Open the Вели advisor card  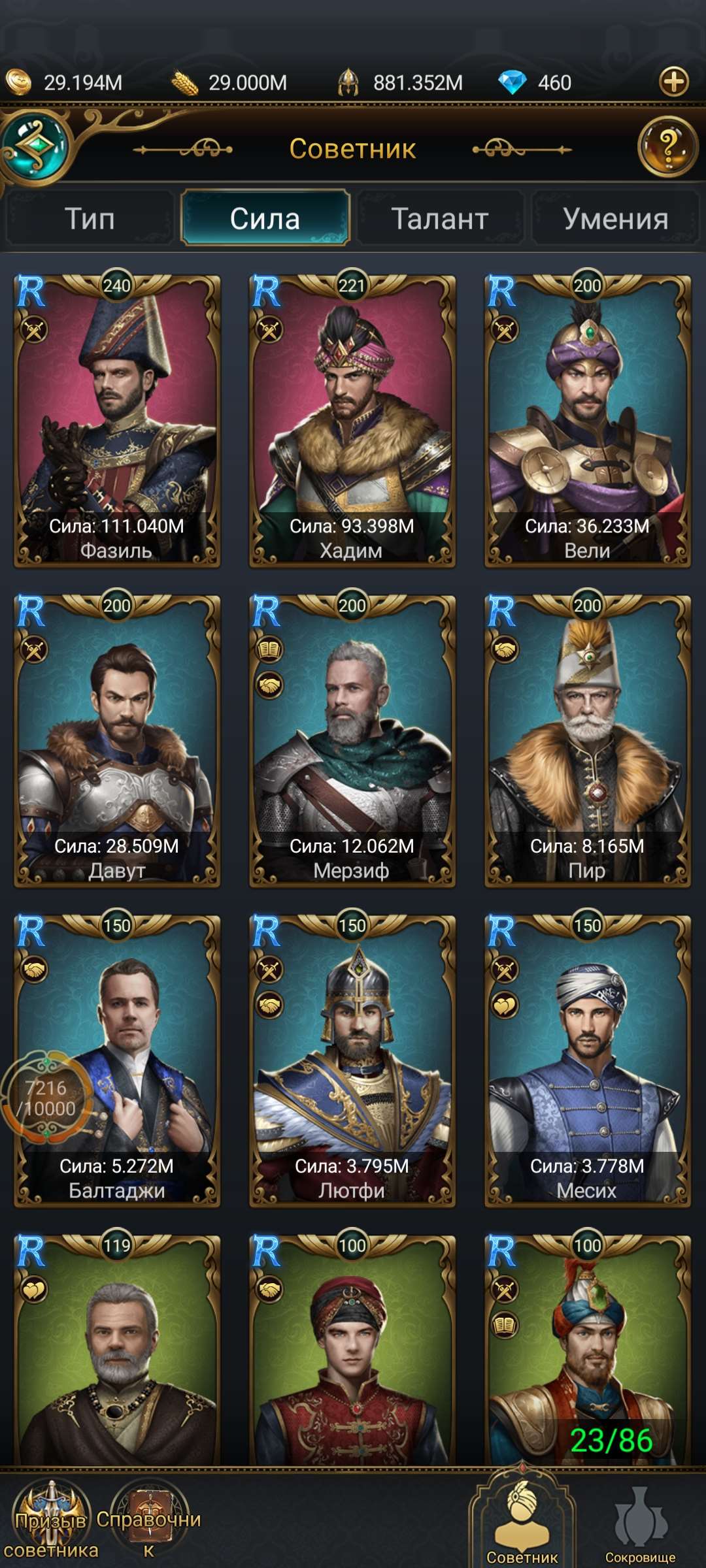pyautogui.click(x=587, y=421)
